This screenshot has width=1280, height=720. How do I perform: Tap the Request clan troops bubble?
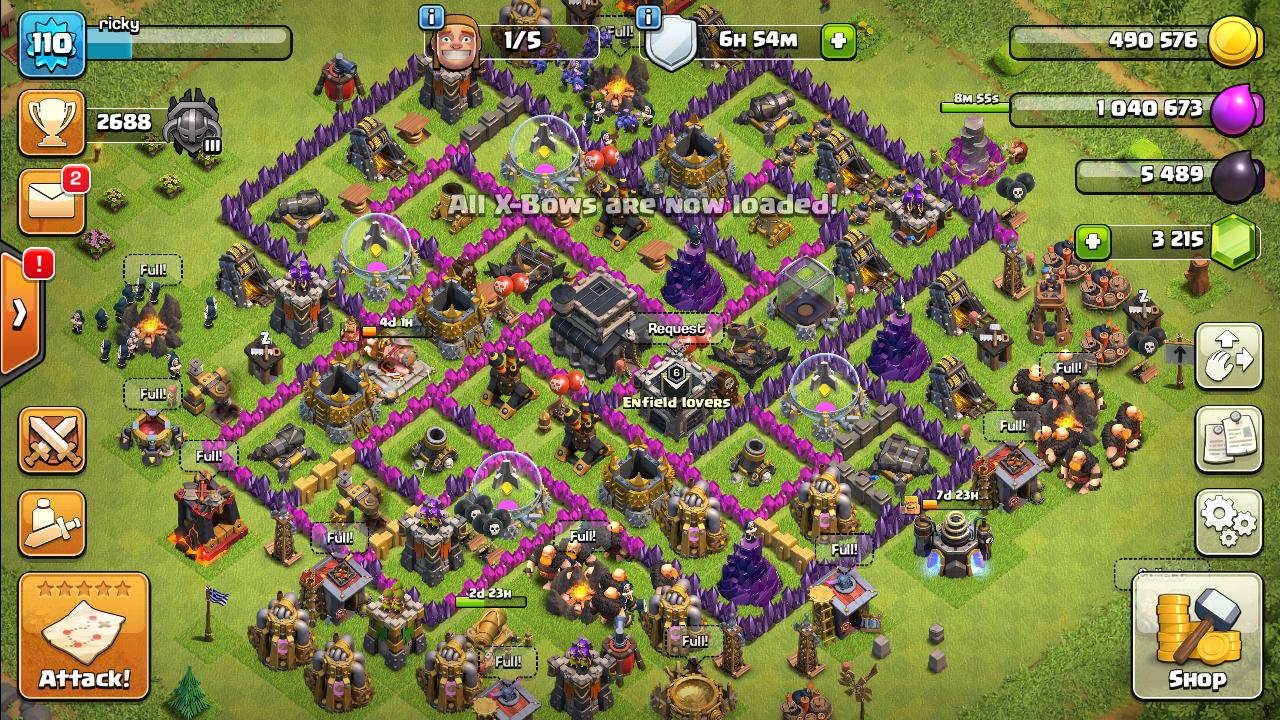[x=675, y=328]
